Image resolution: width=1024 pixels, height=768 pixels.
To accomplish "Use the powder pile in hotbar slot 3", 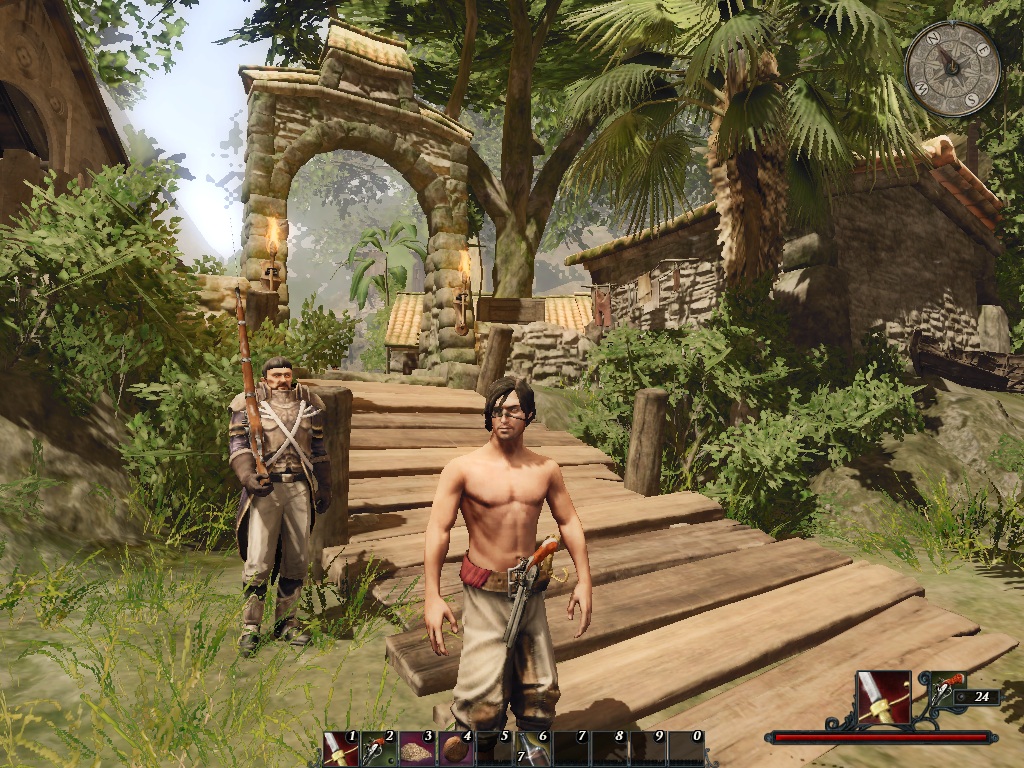I will coord(416,748).
